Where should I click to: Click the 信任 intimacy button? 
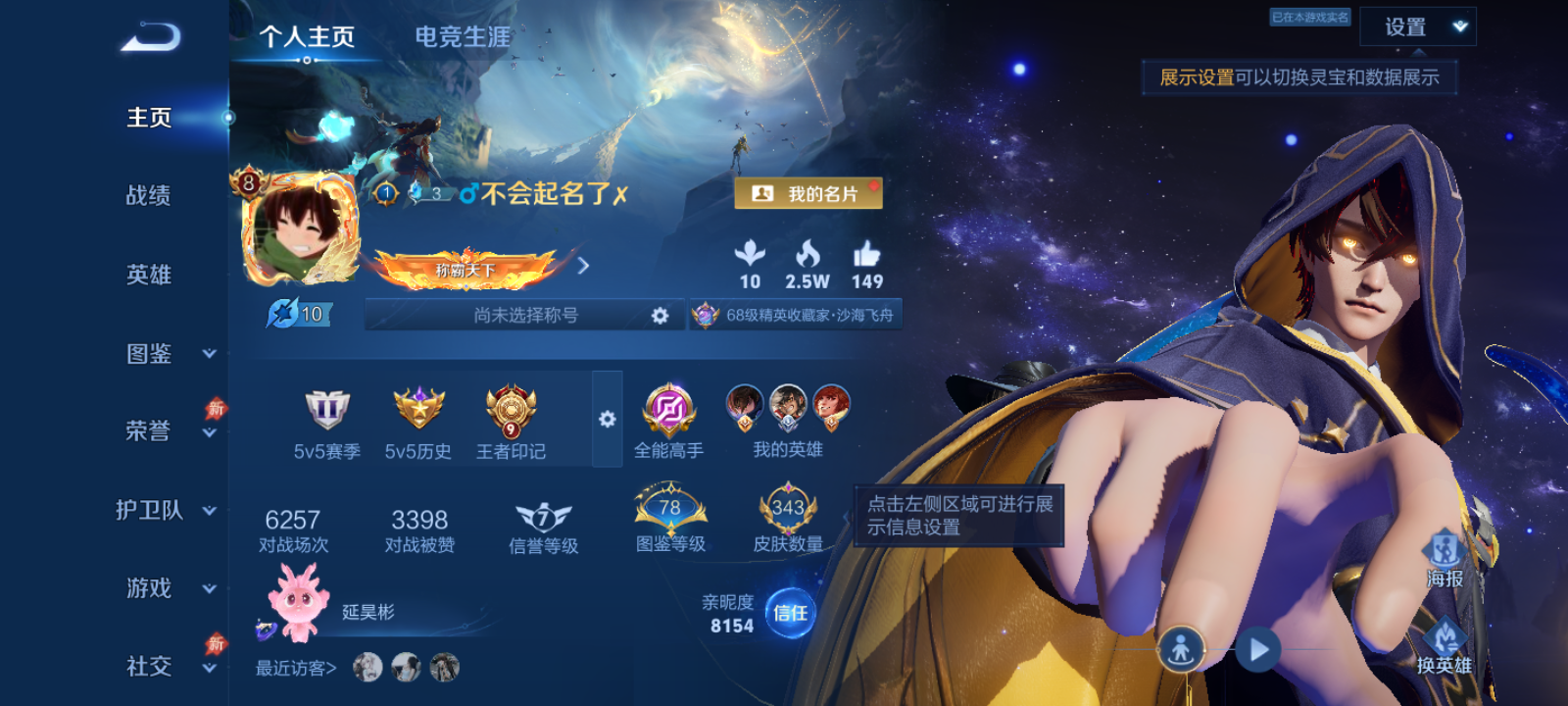pos(792,613)
